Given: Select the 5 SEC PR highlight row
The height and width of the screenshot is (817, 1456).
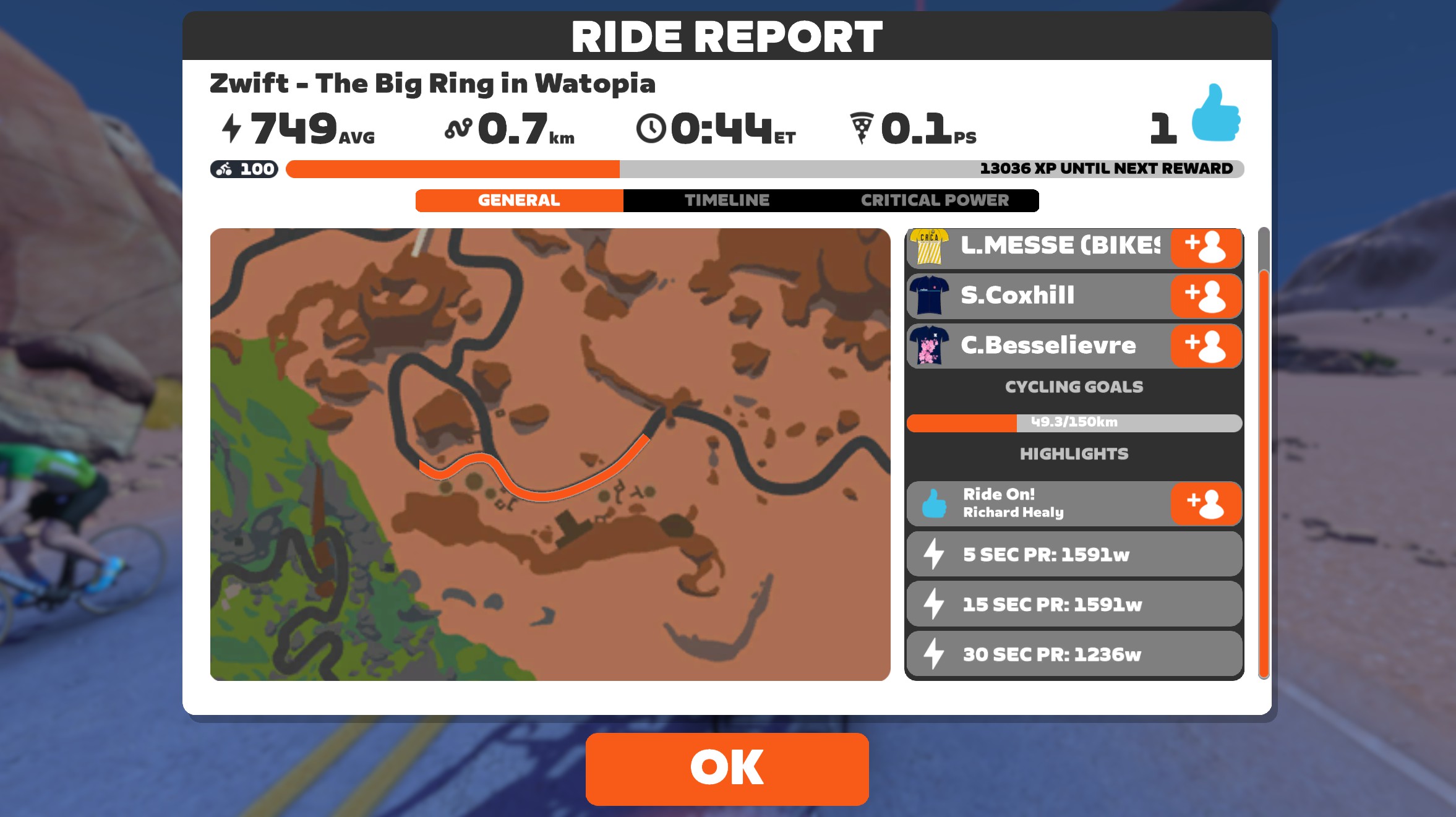Looking at the screenshot, I should point(1074,554).
